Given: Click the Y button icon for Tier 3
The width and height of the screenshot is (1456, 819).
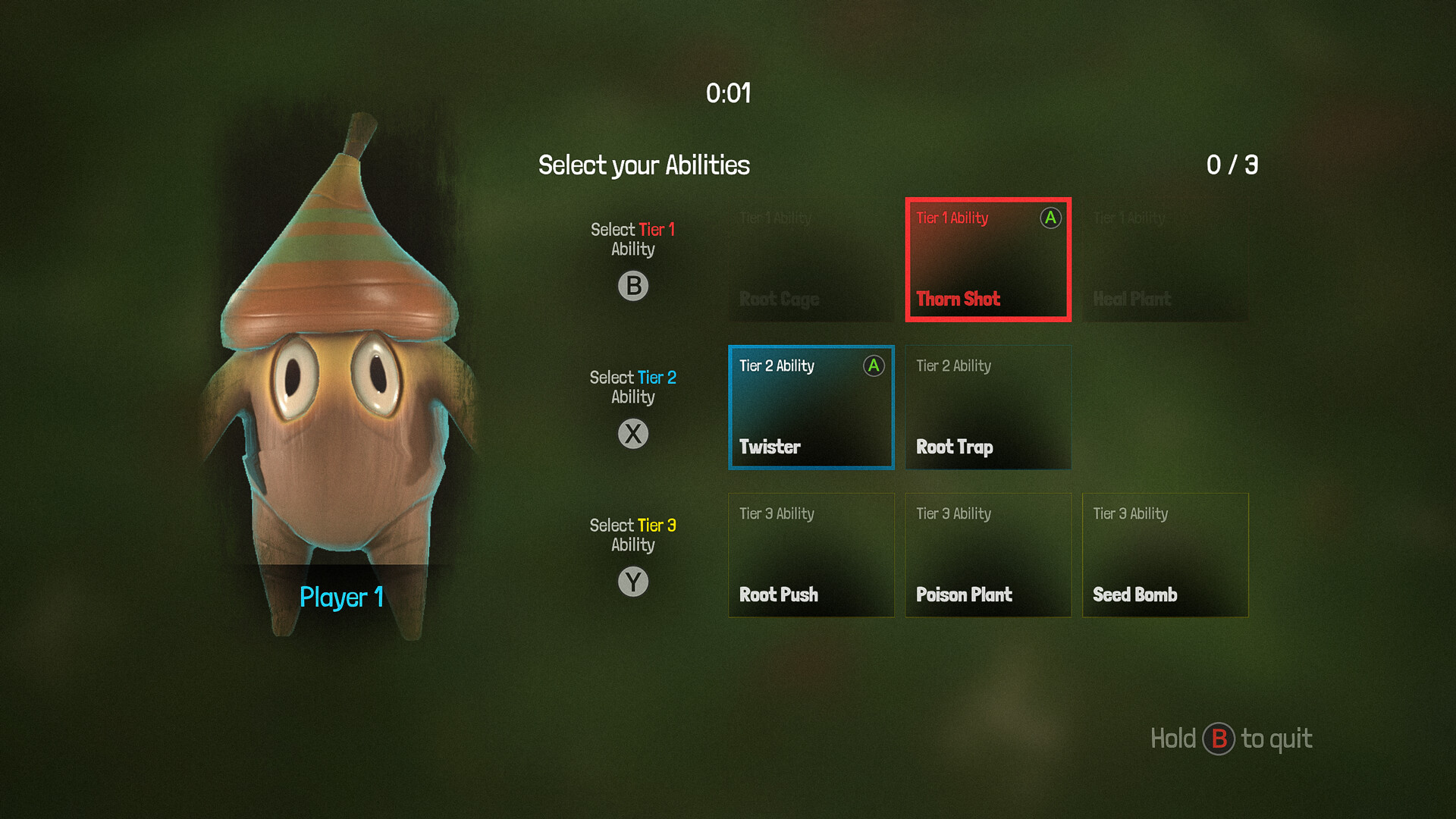Looking at the screenshot, I should coord(634,582).
